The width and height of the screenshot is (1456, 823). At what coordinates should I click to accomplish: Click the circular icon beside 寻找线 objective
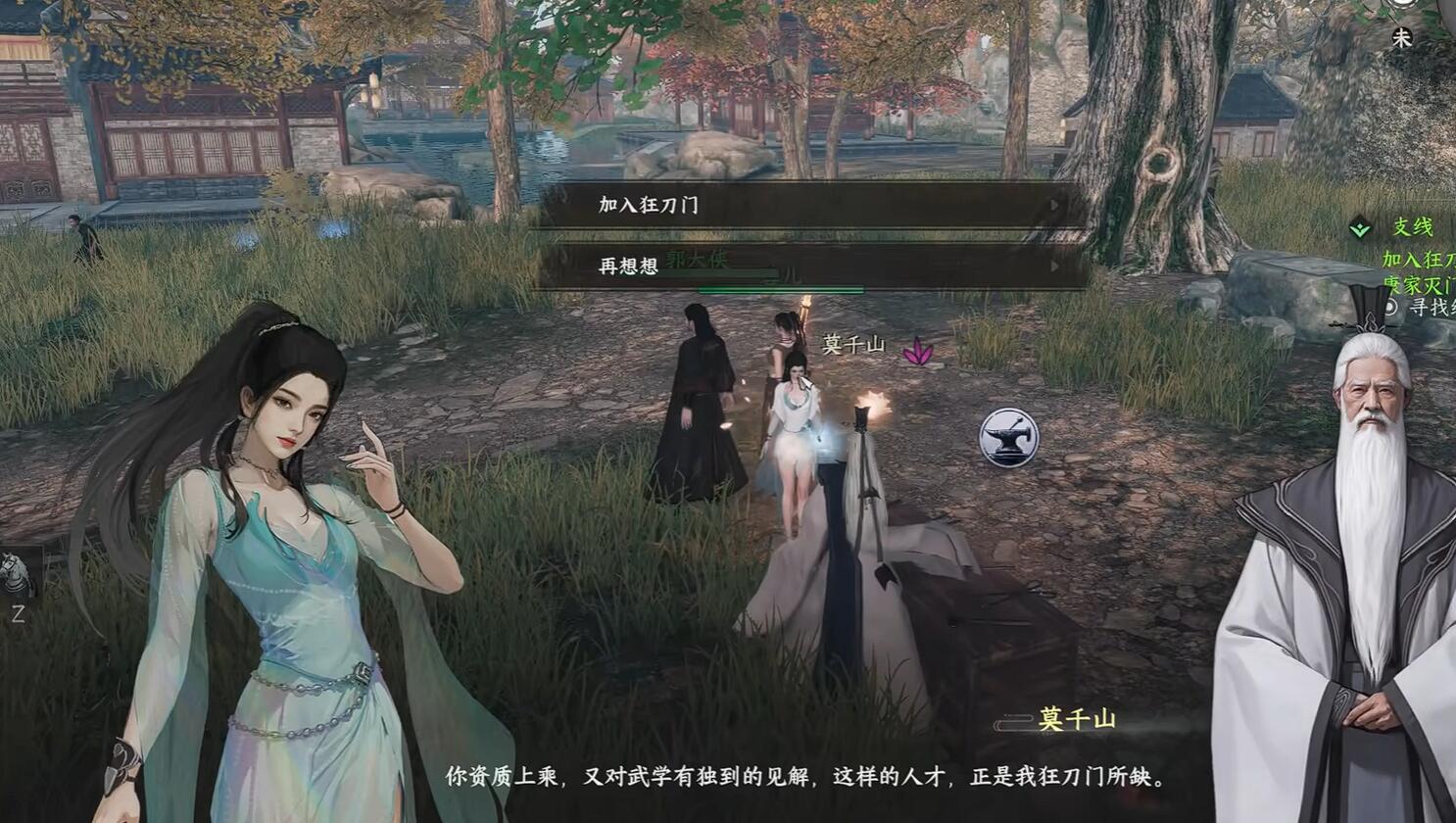tap(1390, 306)
